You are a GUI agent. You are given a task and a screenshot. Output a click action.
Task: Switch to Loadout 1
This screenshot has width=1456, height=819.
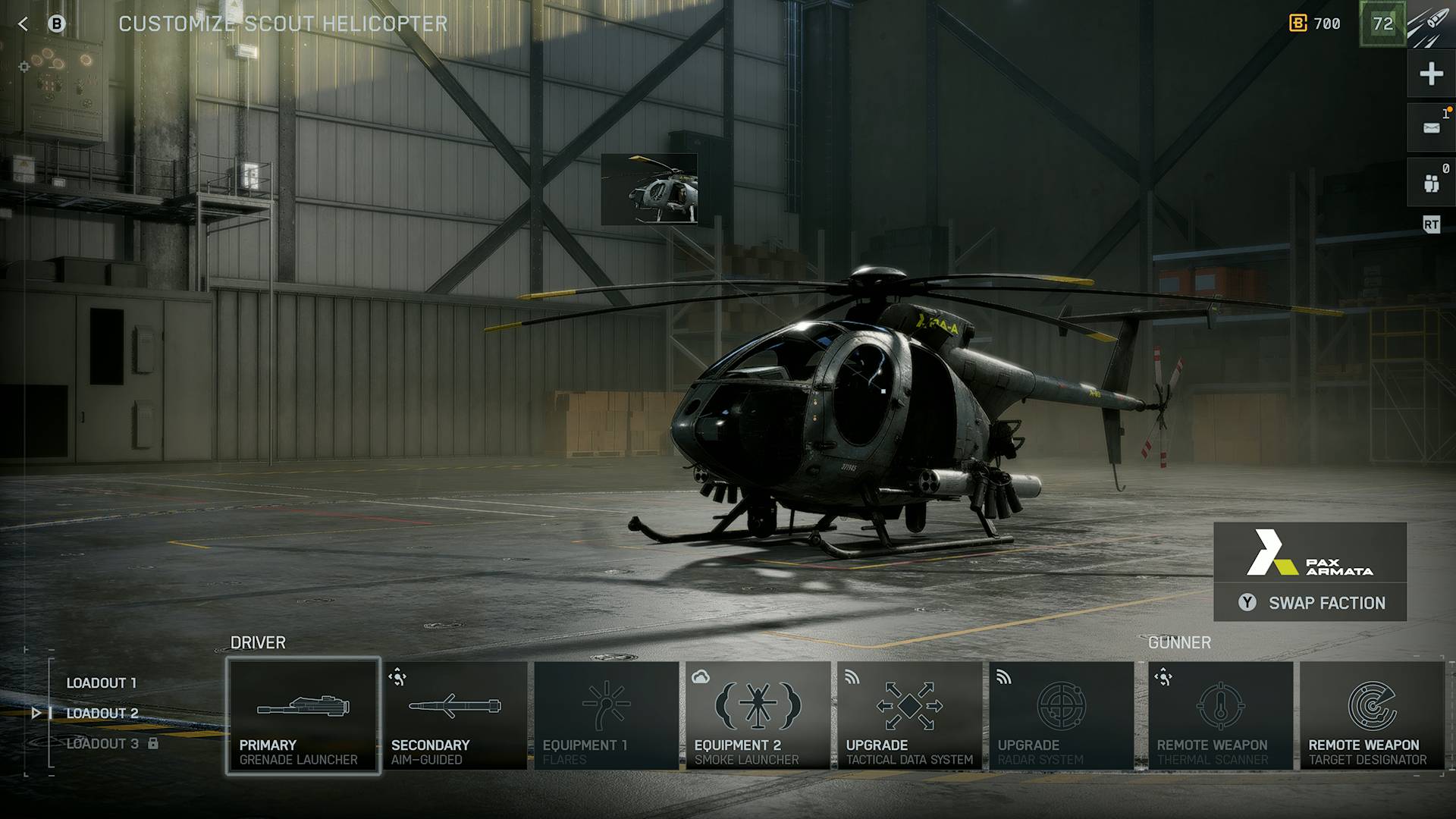[101, 682]
